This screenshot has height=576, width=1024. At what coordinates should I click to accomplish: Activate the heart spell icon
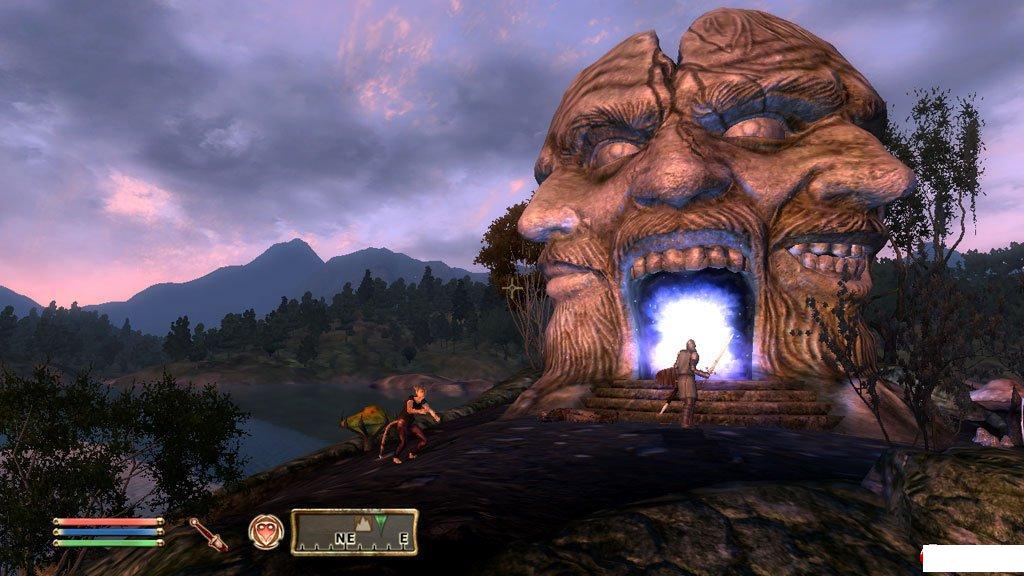(265, 531)
